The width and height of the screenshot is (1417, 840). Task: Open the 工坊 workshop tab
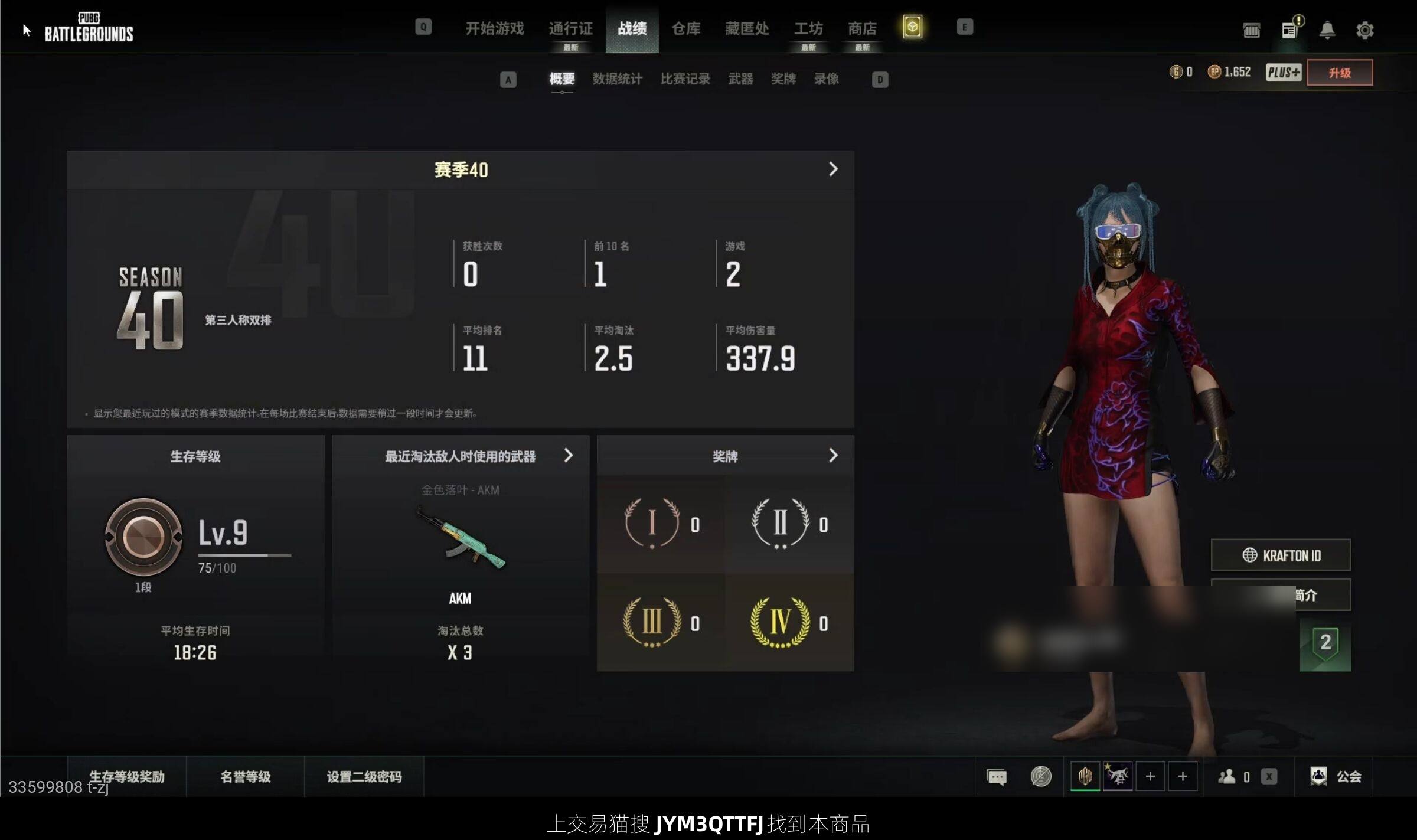808,28
